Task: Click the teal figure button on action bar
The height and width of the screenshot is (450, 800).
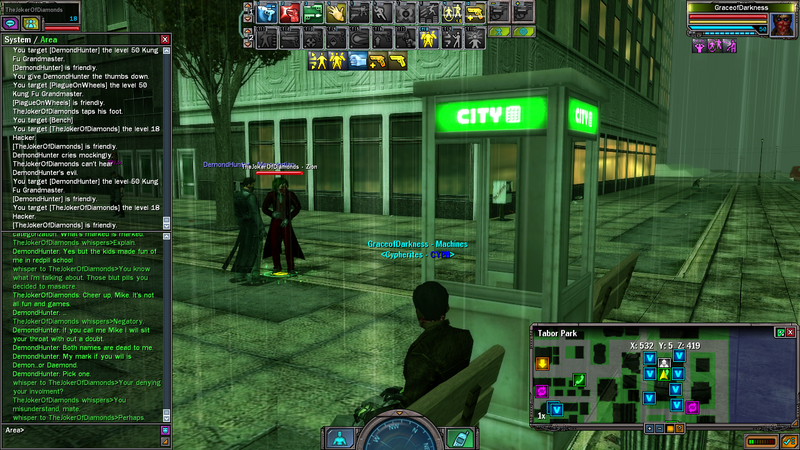Action: pyautogui.click(x=340, y=437)
